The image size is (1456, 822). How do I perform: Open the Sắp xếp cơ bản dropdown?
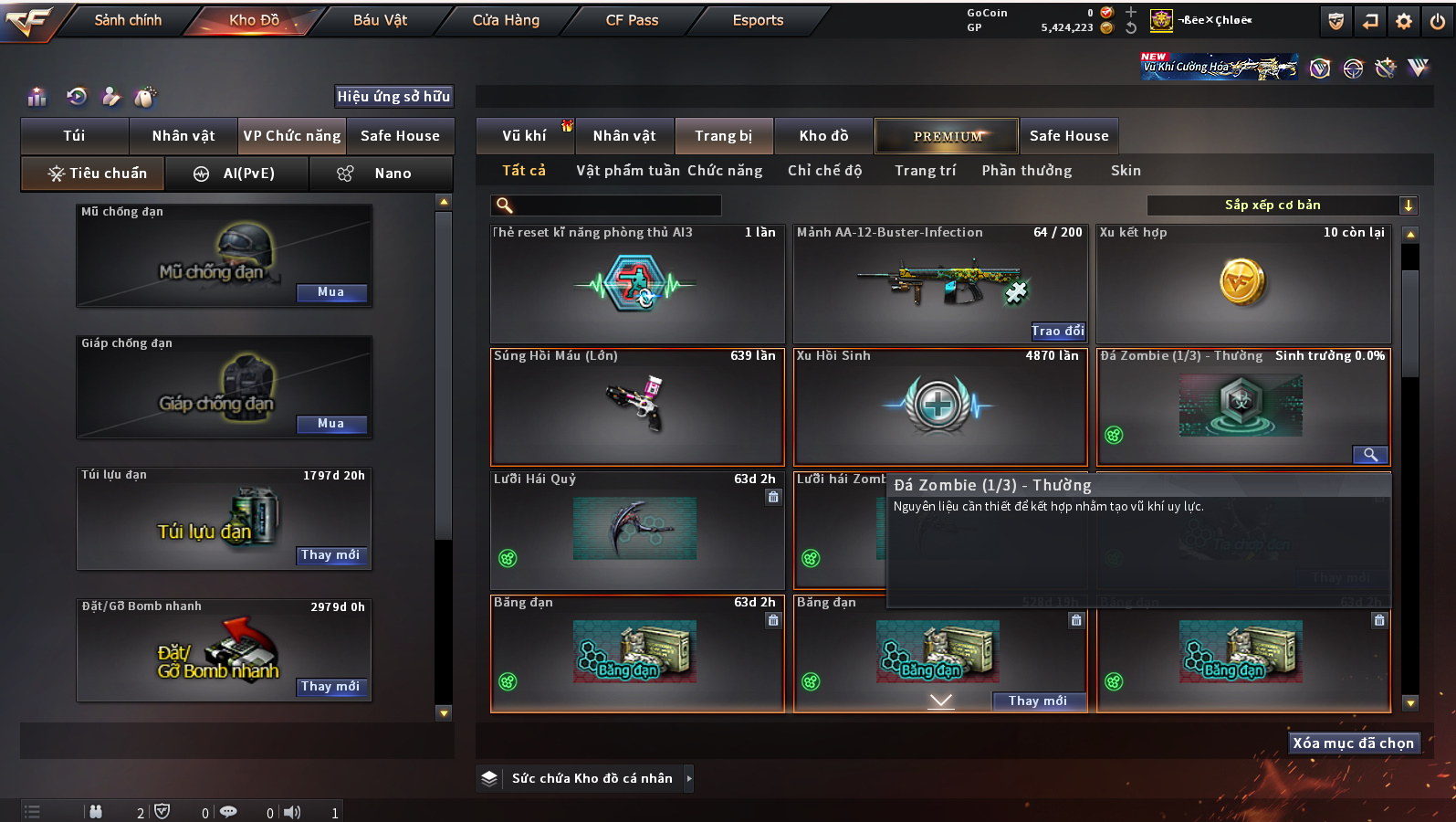coord(1282,205)
